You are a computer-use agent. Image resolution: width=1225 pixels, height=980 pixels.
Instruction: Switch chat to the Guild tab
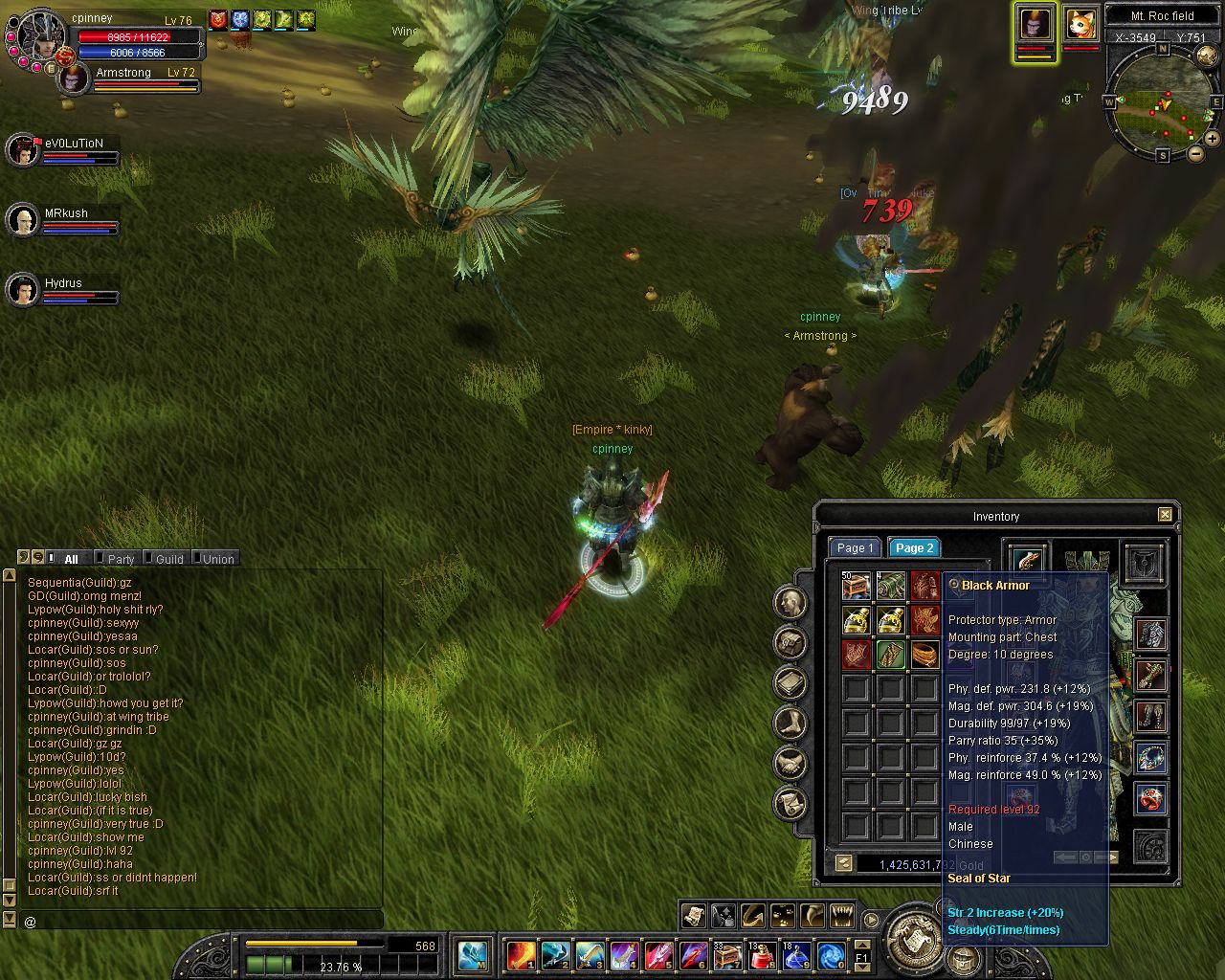[x=169, y=559]
